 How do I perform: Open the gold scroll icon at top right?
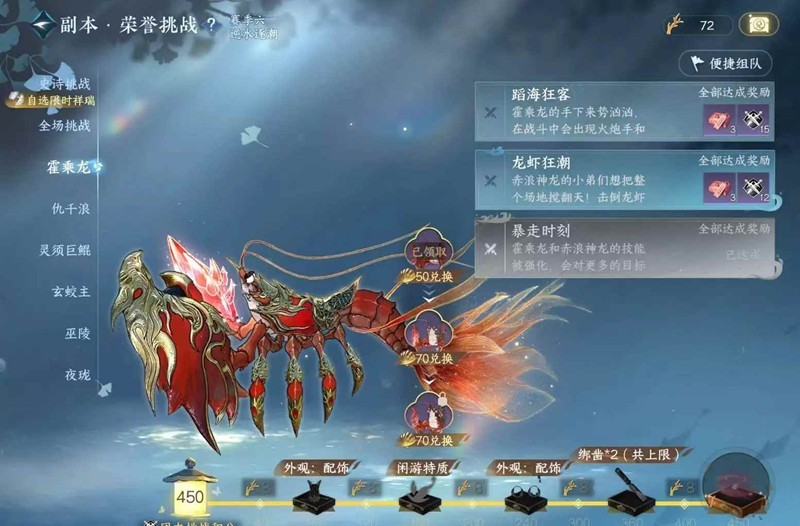tap(759, 25)
